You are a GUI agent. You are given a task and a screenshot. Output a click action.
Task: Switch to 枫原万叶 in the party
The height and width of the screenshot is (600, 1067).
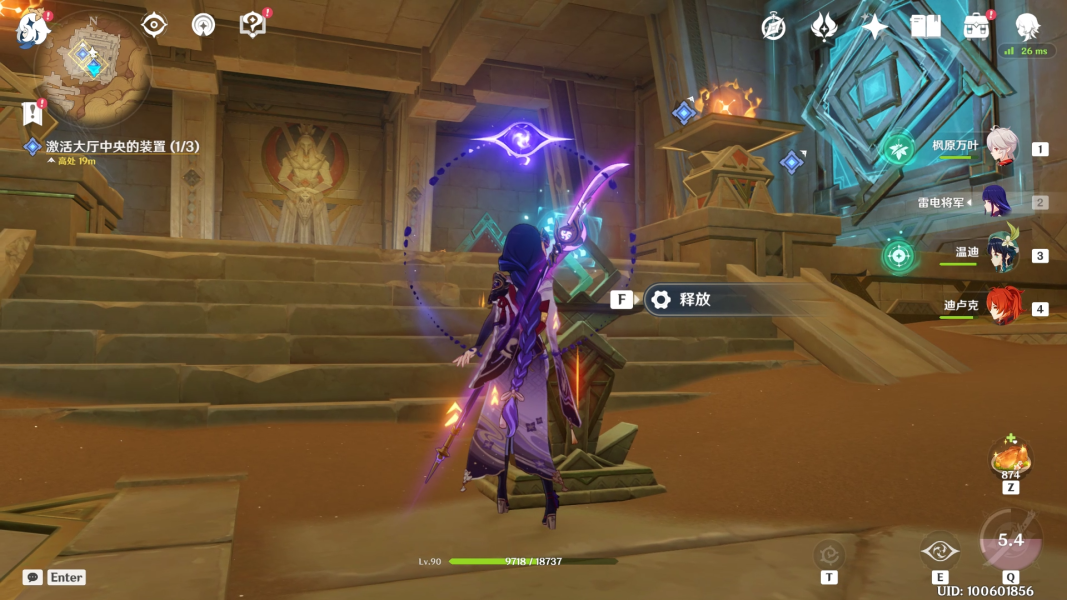pos(1001,148)
